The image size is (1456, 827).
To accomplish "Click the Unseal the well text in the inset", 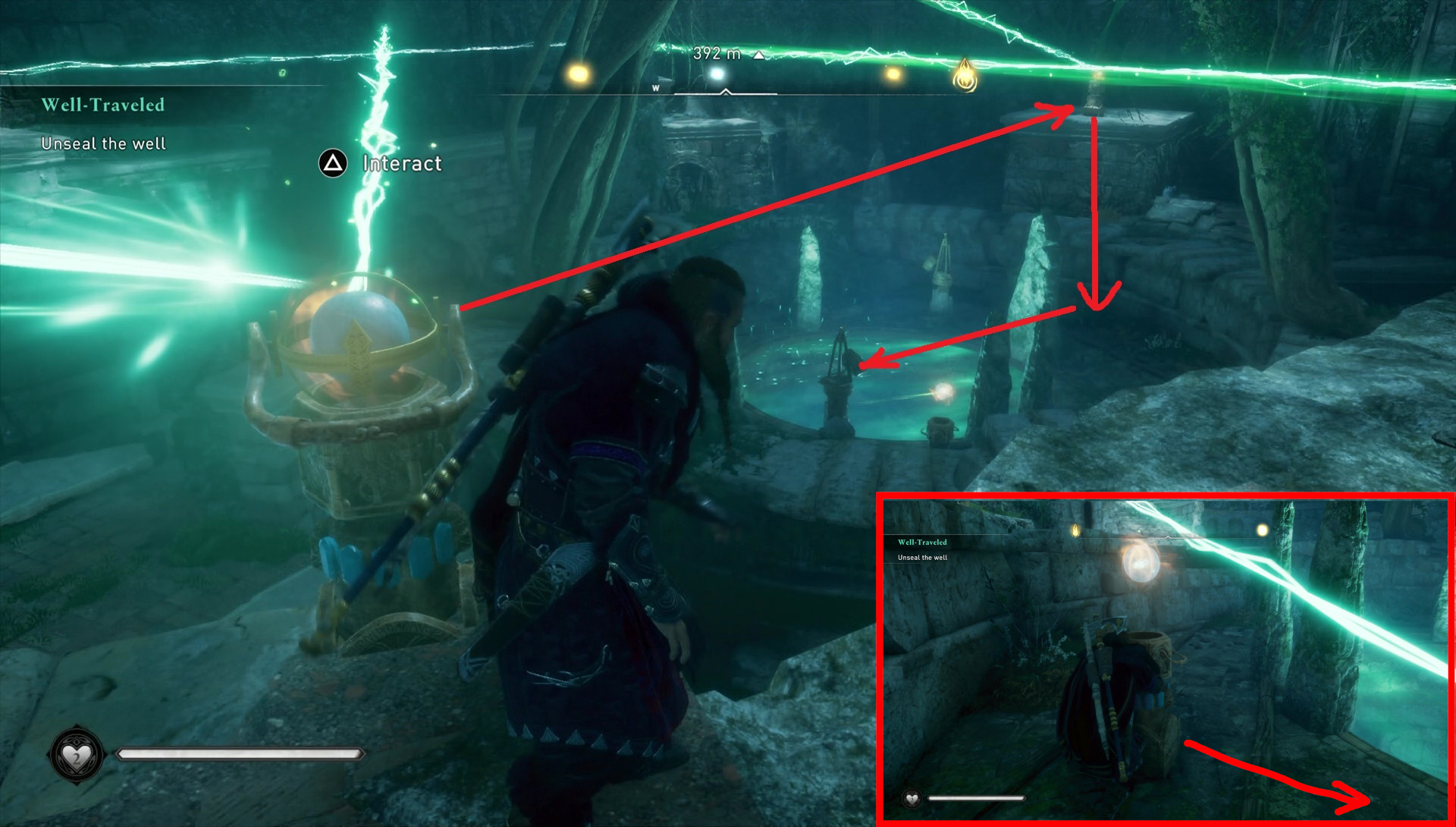I will click(x=922, y=556).
